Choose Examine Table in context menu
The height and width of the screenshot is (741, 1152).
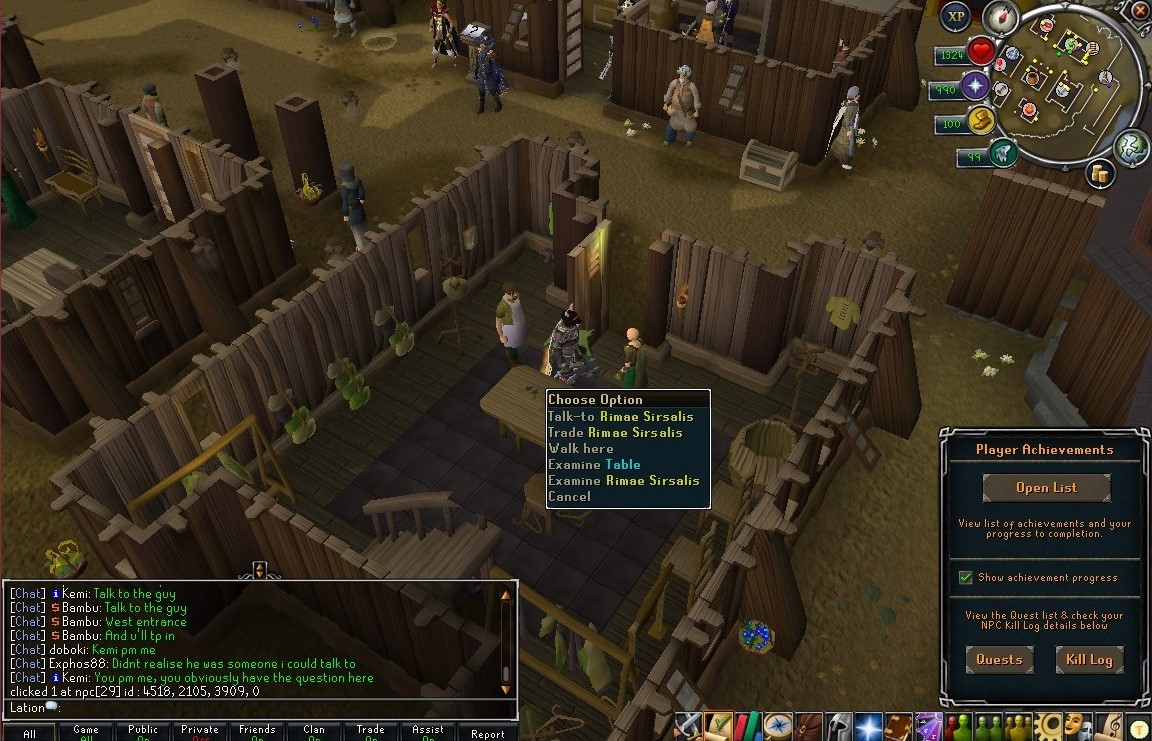[594, 464]
